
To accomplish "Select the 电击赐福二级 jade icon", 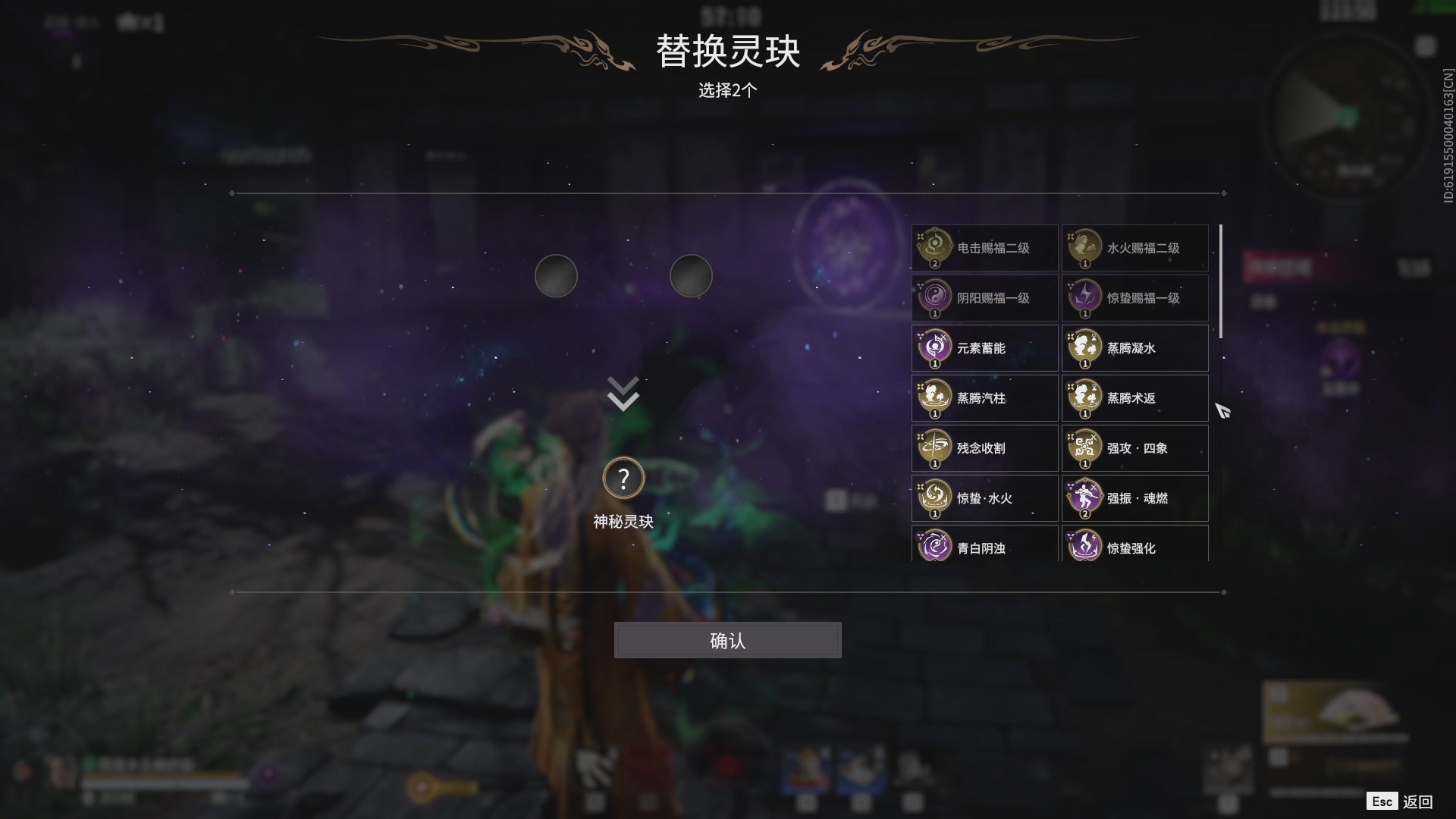I will 935,246.
